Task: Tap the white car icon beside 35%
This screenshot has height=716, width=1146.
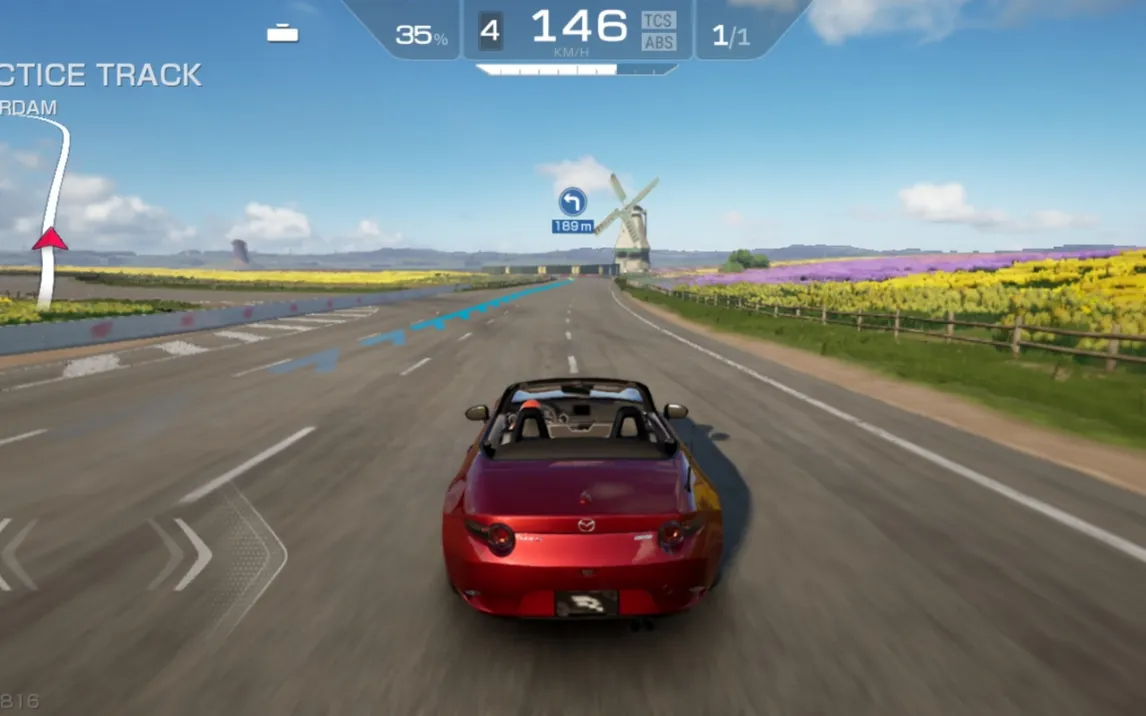Action: tap(283, 32)
